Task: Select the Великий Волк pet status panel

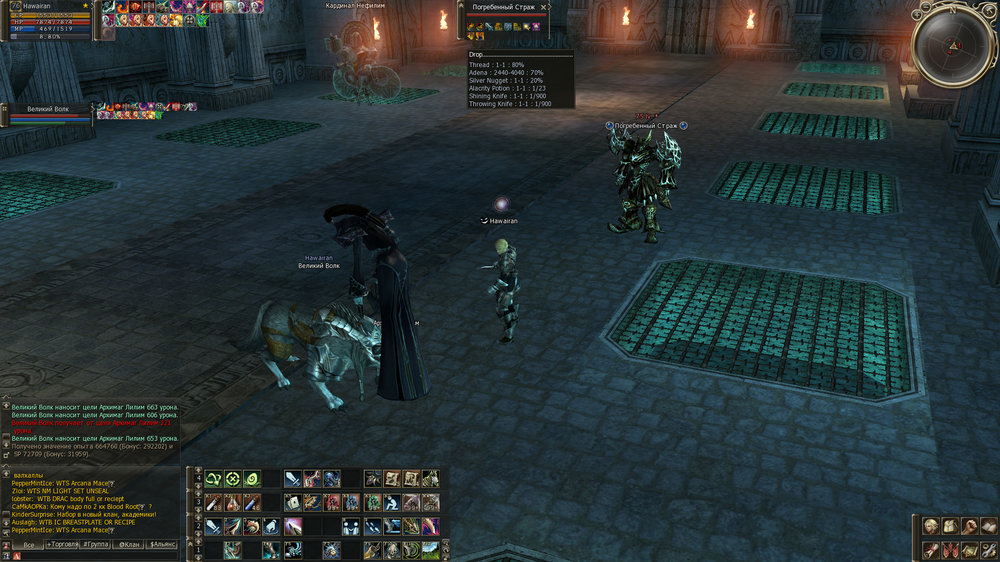Action: (x=50, y=114)
